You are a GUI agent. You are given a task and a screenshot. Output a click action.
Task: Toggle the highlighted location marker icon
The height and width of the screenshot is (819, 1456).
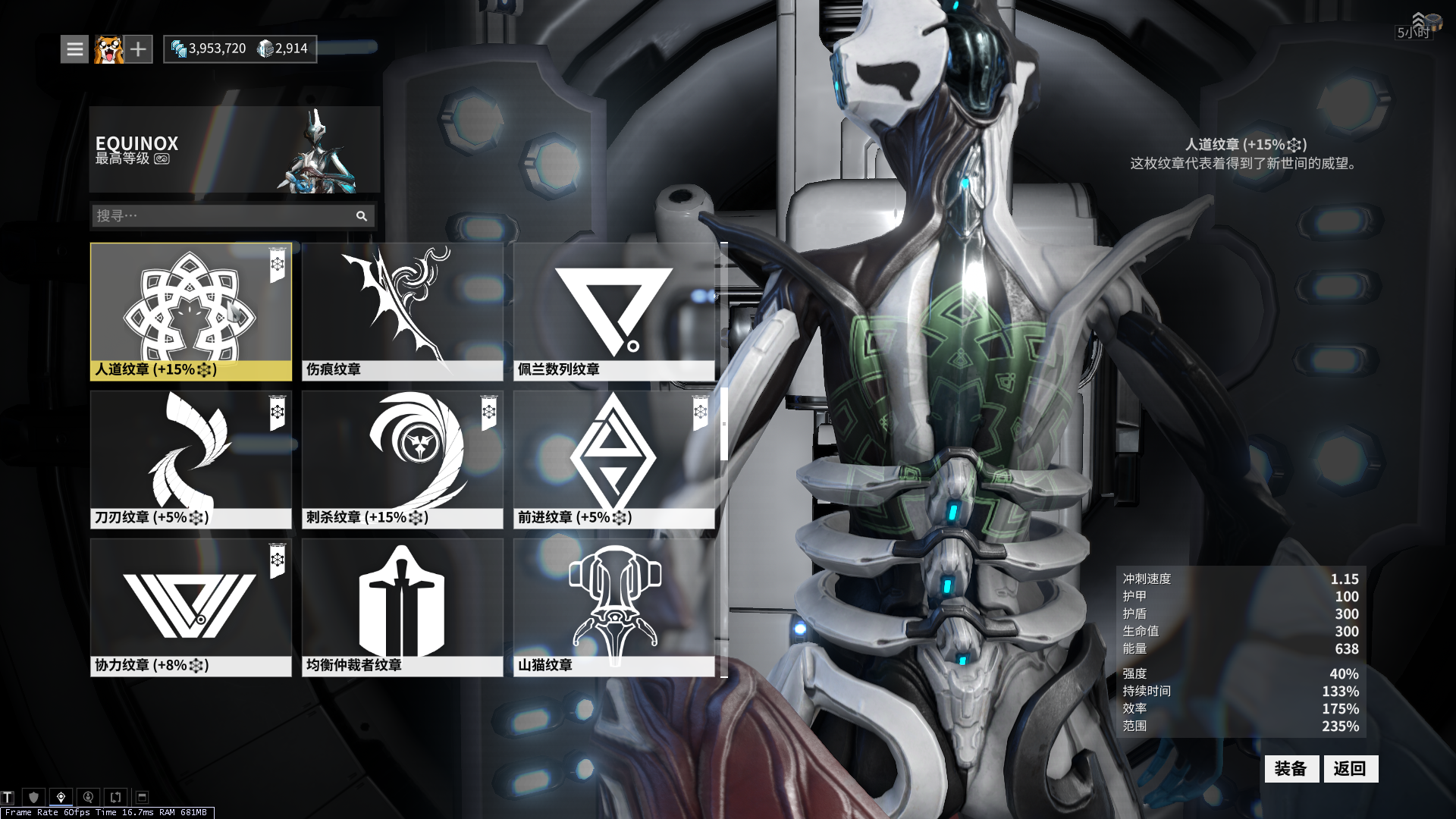point(61,797)
